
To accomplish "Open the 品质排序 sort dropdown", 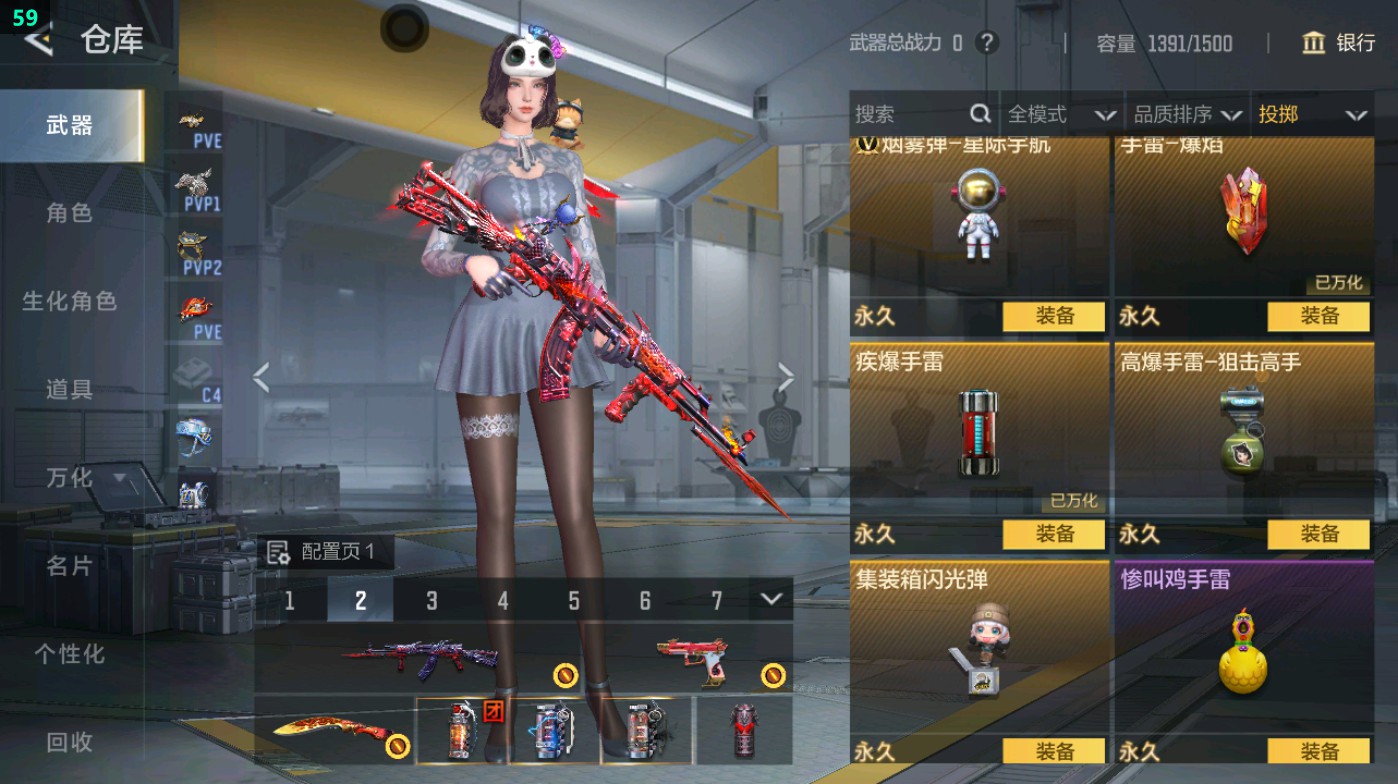I will coord(1187,115).
